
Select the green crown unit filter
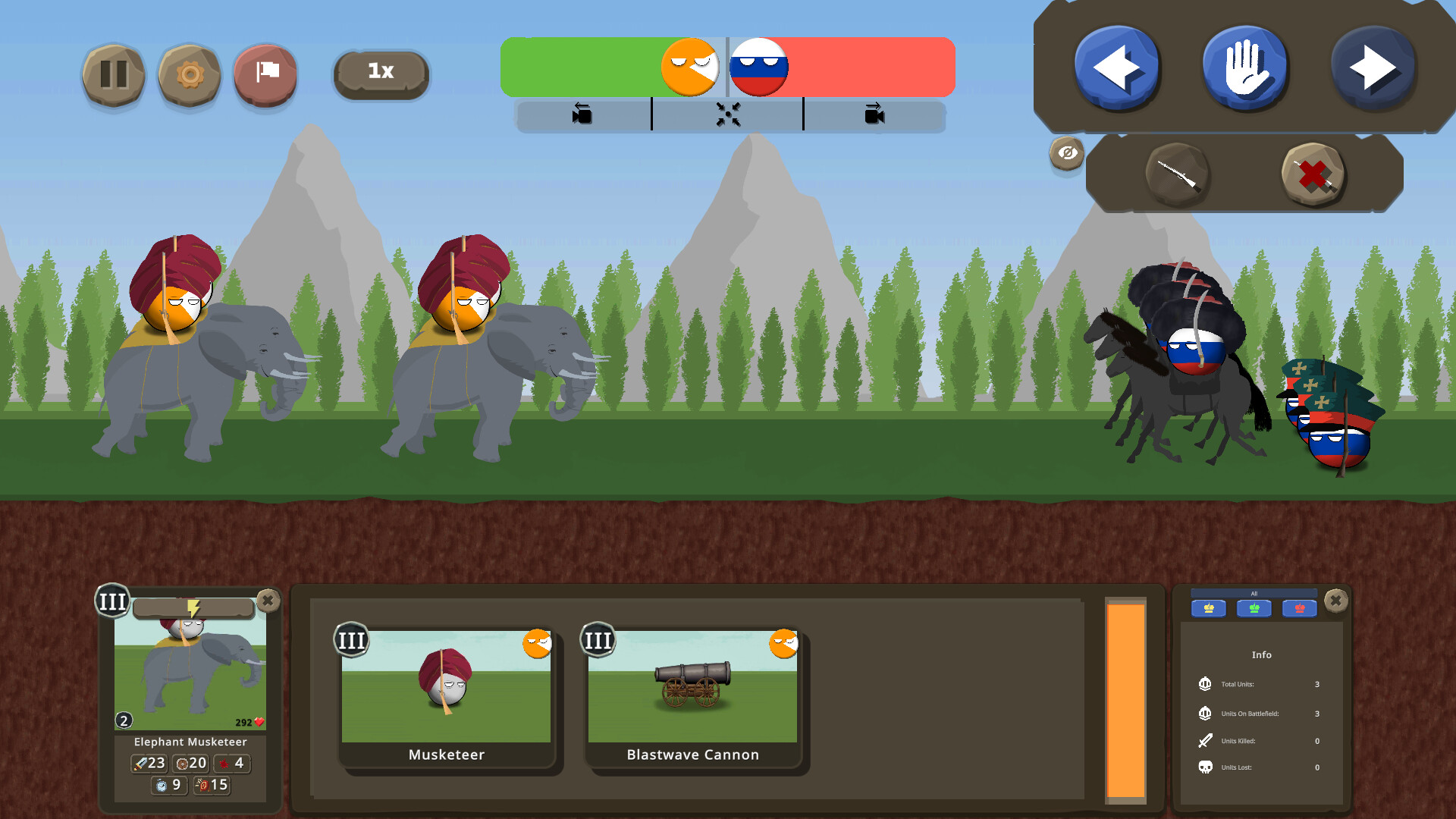tap(1254, 607)
